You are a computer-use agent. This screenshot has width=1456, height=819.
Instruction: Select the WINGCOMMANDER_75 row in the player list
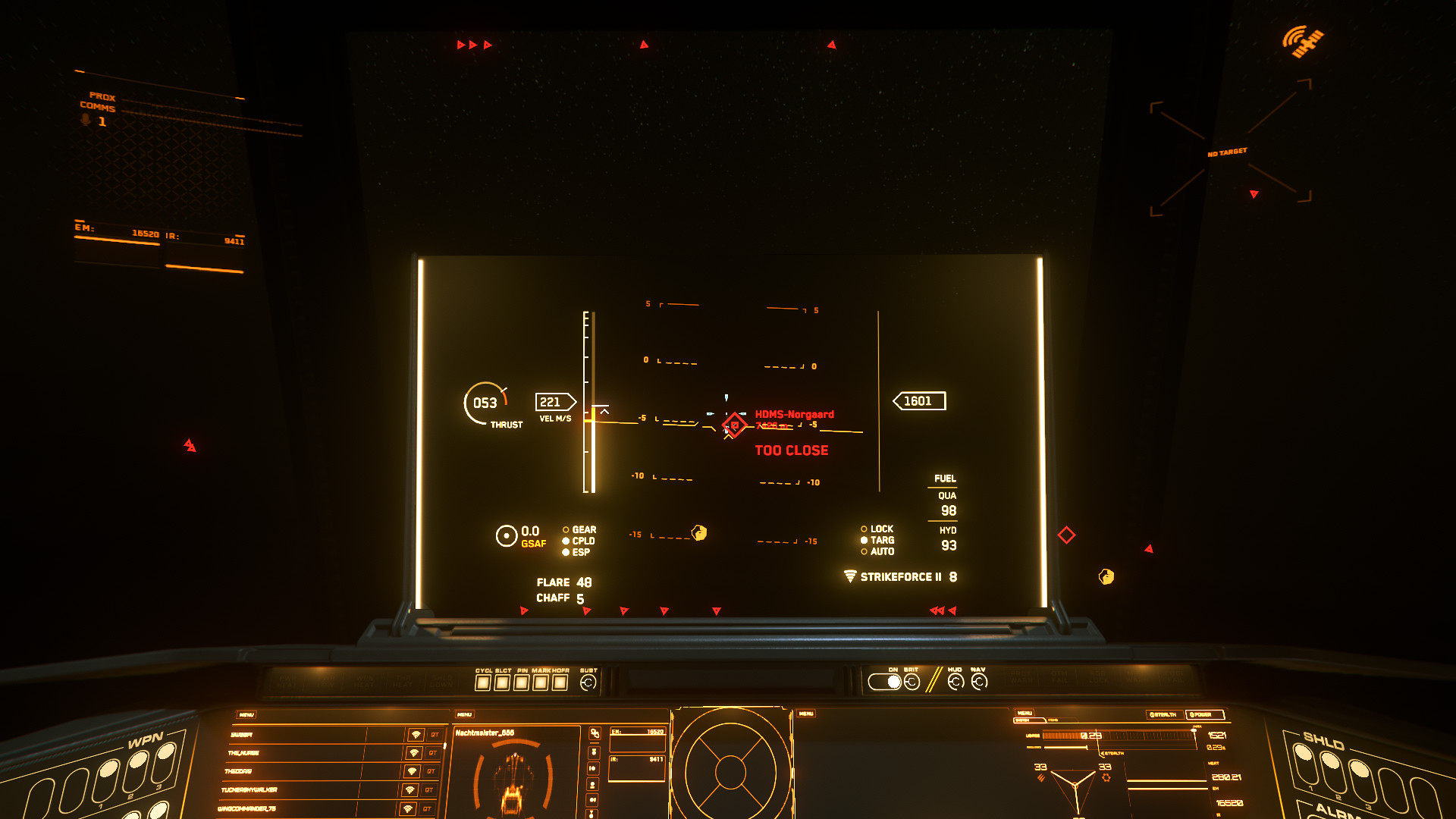pyautogui.click(x=303, y=809)
